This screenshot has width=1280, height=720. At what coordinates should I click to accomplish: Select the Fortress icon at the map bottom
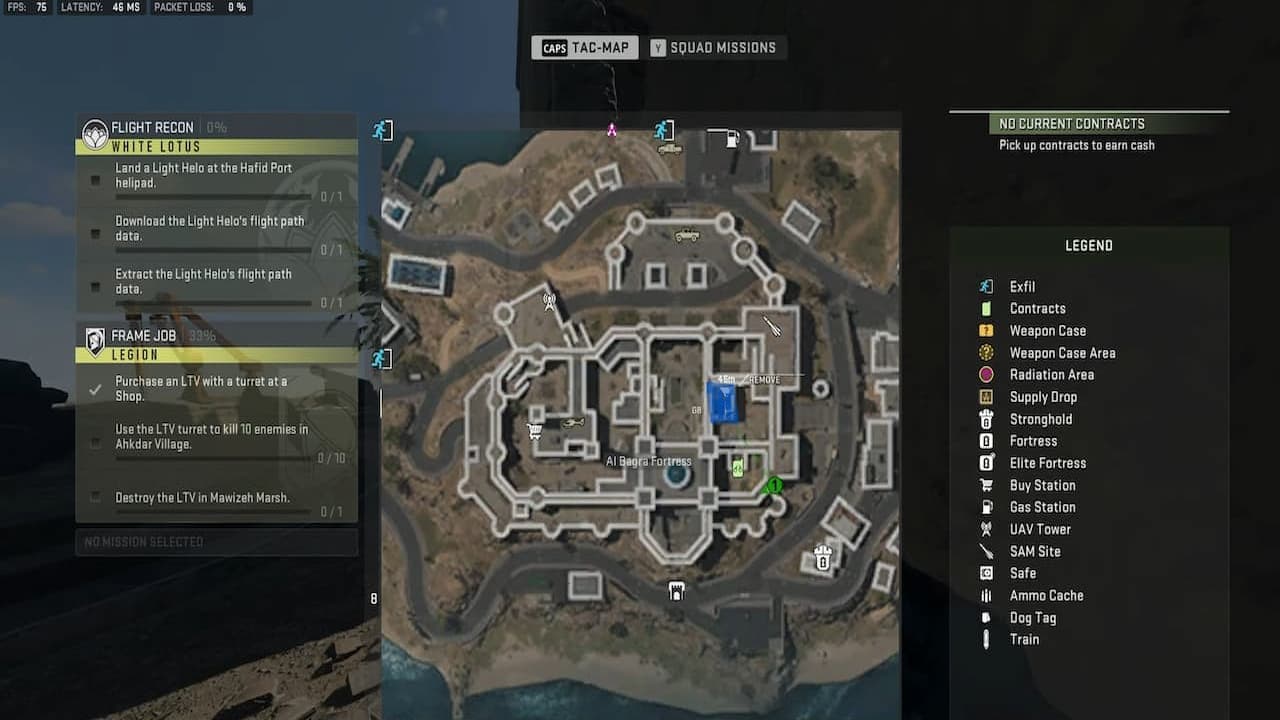pos(676,591)
